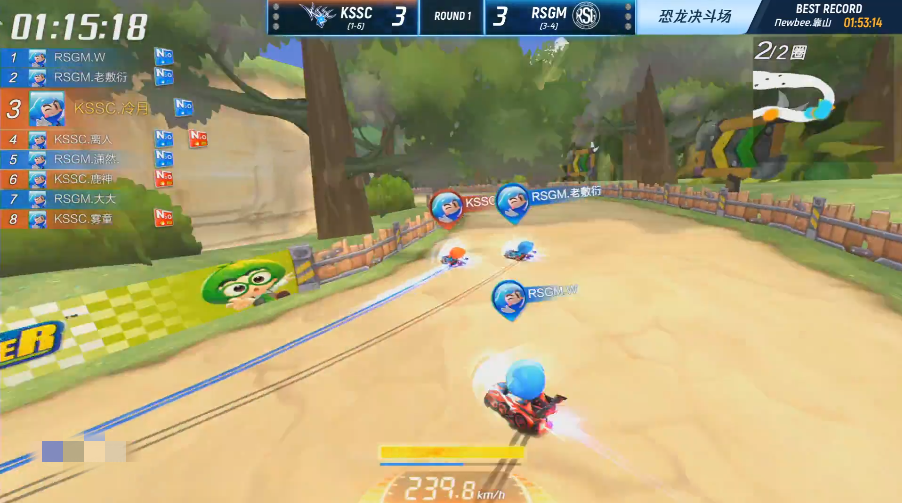Image resolution: width=902 pixels, height=503 pixels.
Task: Click the RSGM team logo on the scoreboard
Action: (610, 17)
